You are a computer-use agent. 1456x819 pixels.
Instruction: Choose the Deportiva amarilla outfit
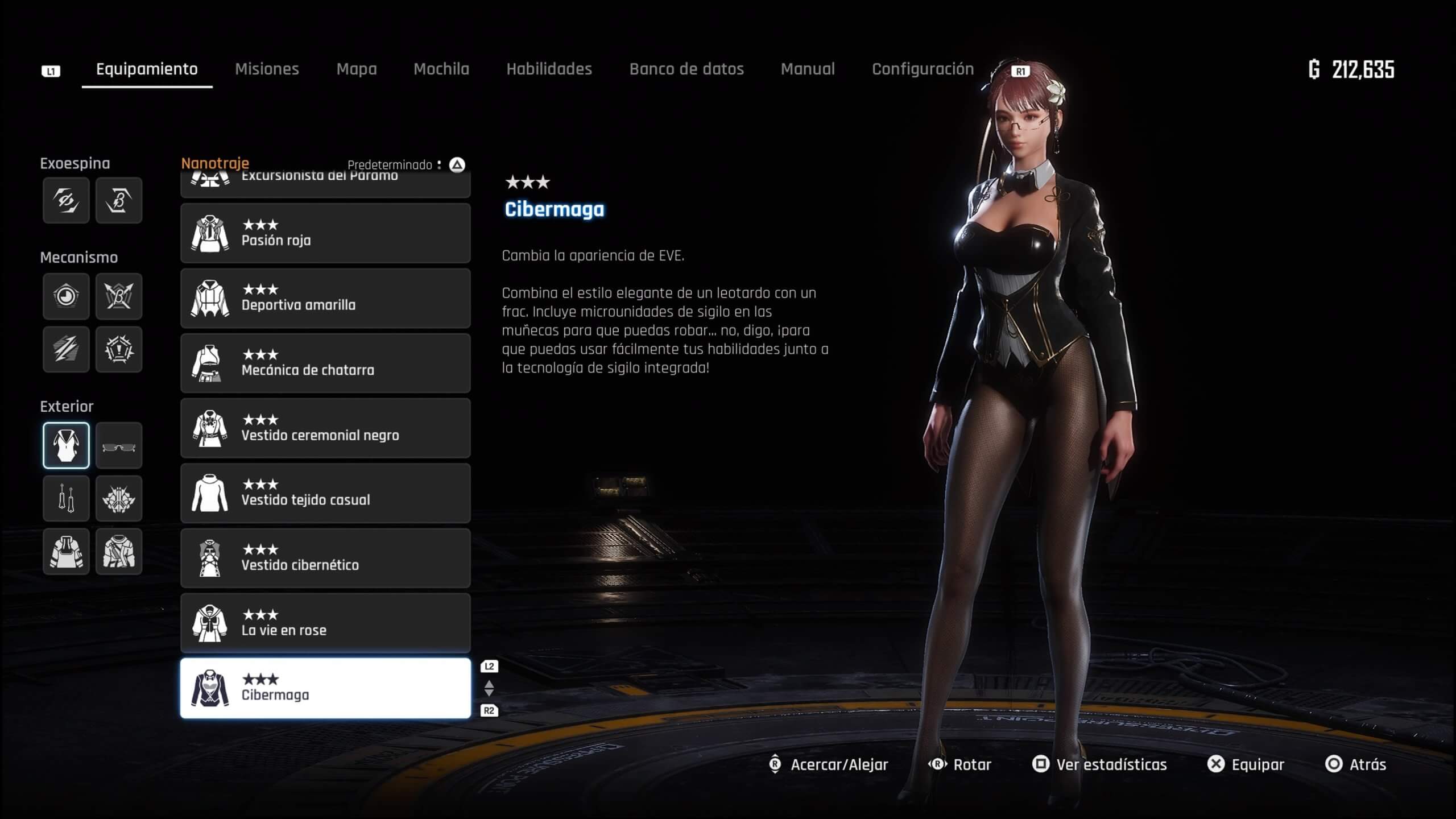tap(325, 298)
